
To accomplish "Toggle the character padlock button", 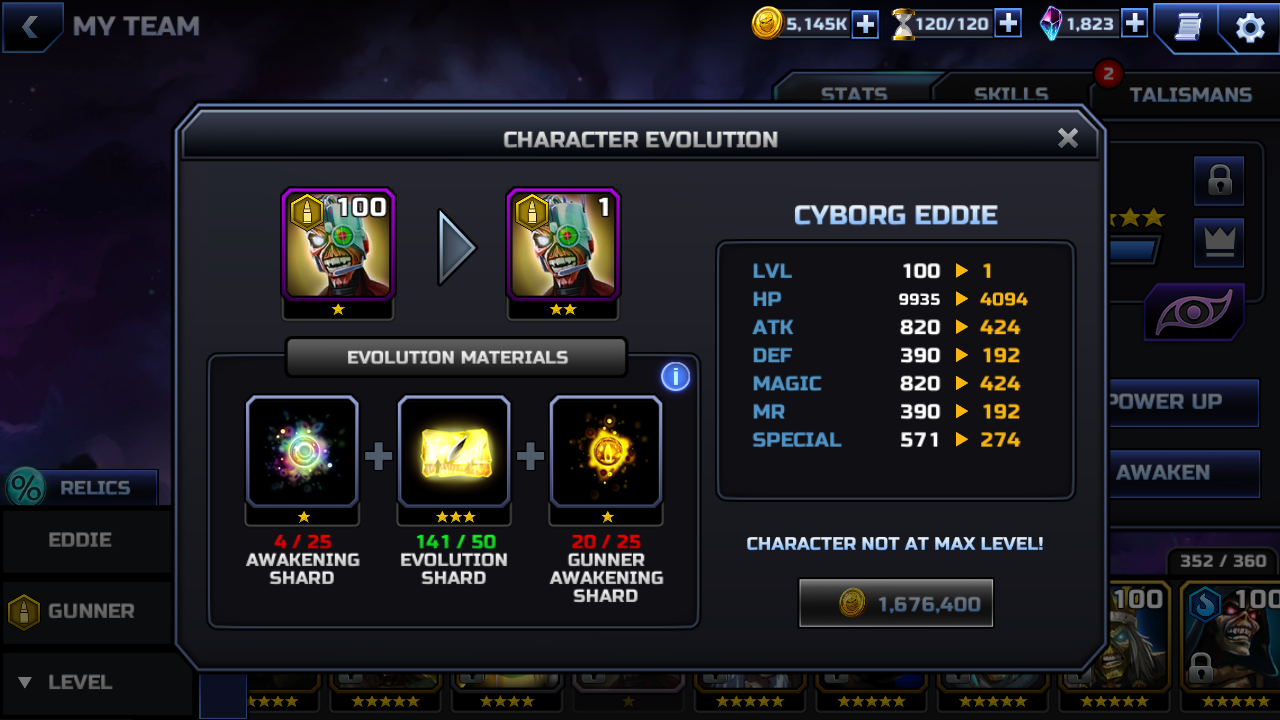I will click(1219, 181).
